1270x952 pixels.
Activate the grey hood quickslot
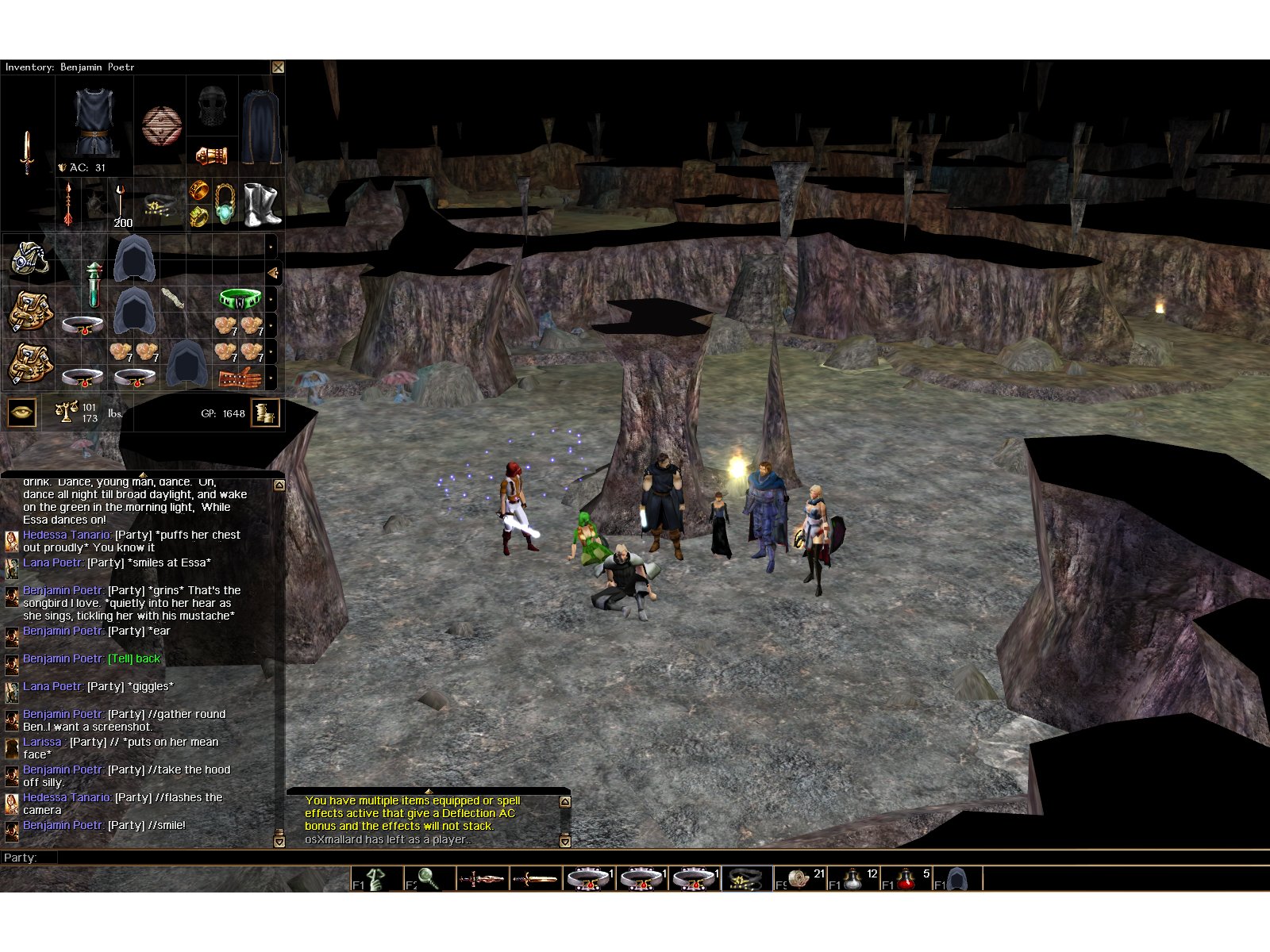point(958,879)
